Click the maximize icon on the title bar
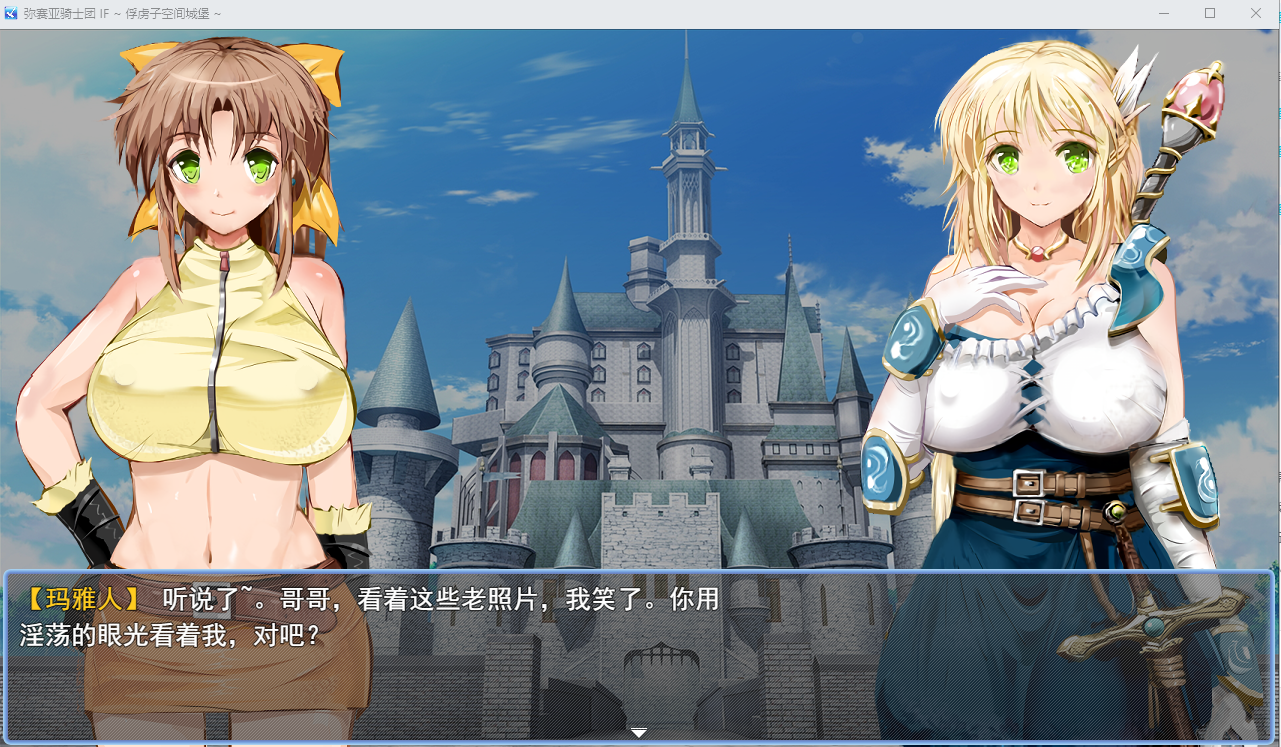Image resolution: width=1281 pixels, height=747 pixels. pyautogui.click(x=1209, y=13)
